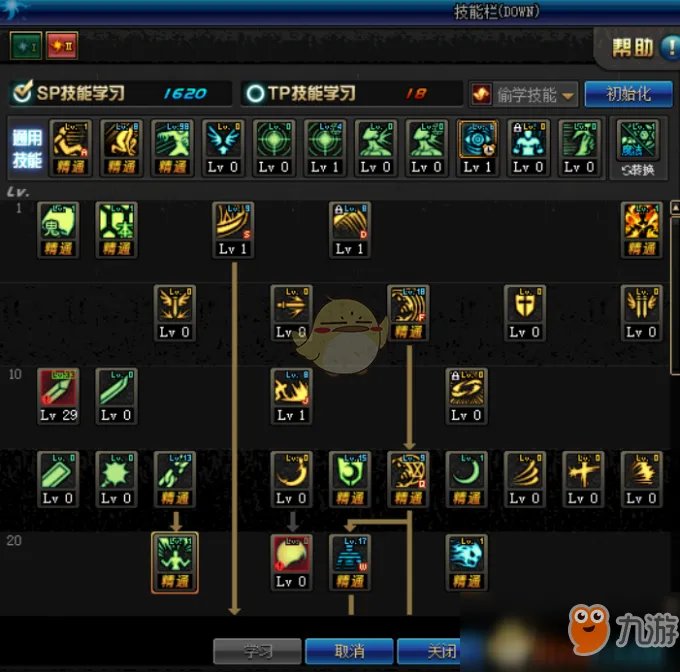Choose the golden shield skill icon

(x=524, y=311)
